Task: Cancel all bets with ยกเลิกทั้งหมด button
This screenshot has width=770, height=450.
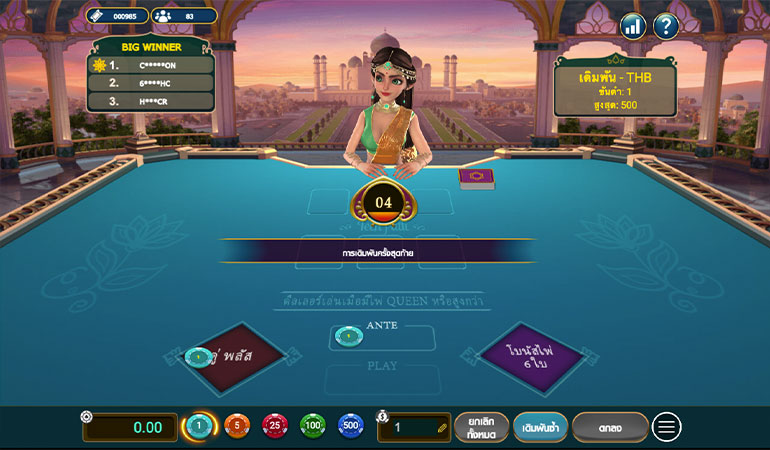Action: [x=482, y=427]
